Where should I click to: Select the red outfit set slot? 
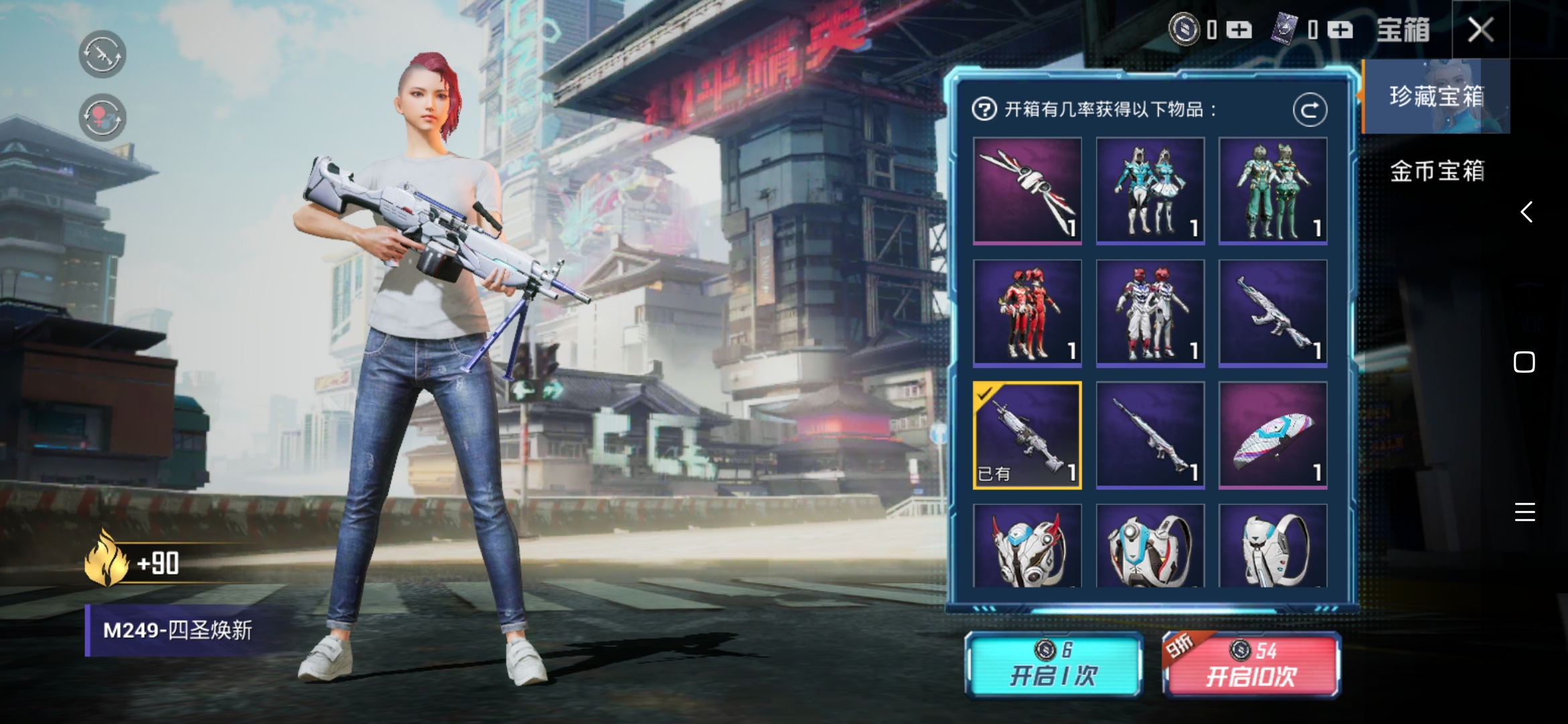1027,313
